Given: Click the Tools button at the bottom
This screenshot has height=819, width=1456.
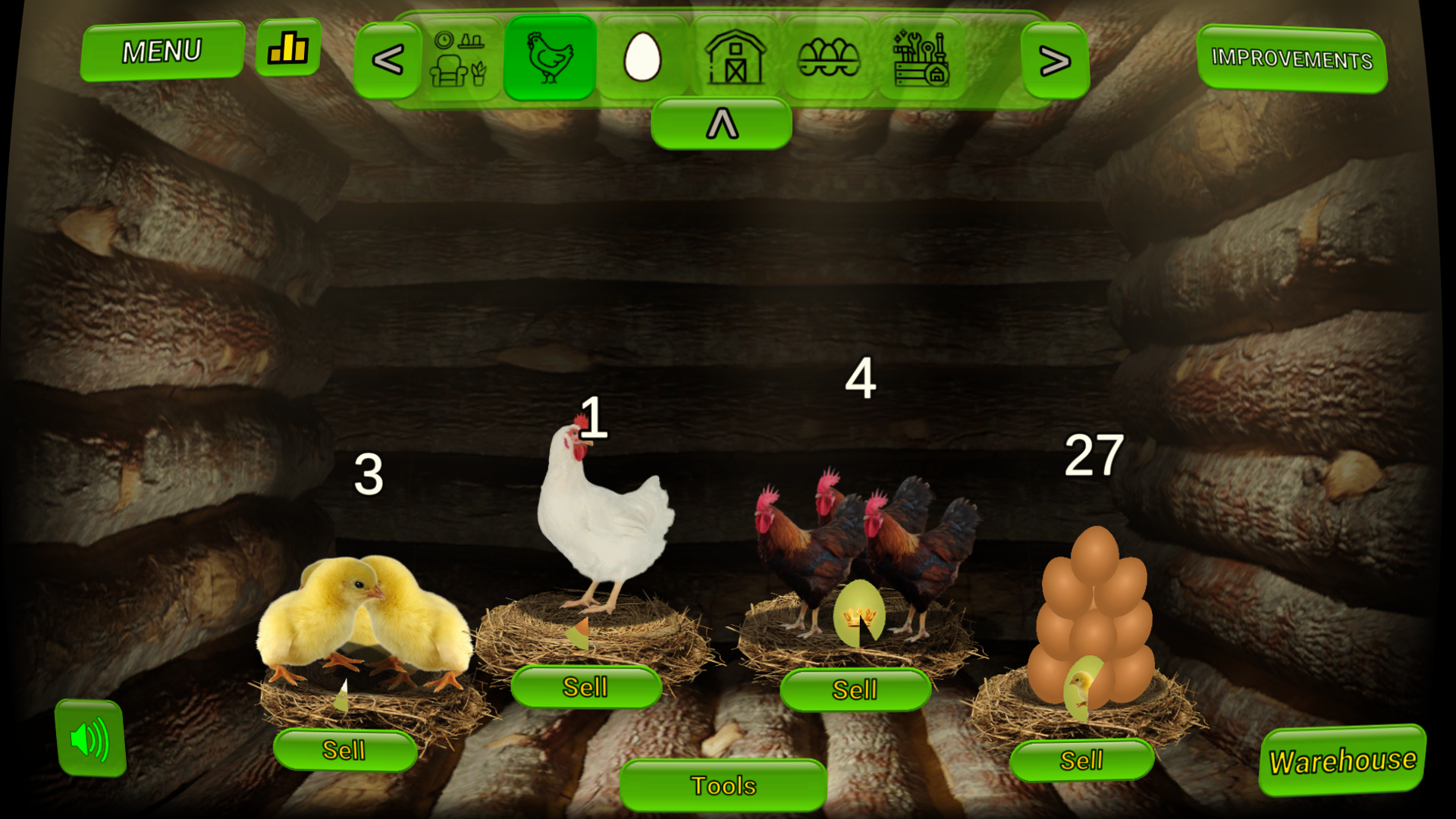Looking at the screenshot, I should click(x=722, y=786).
